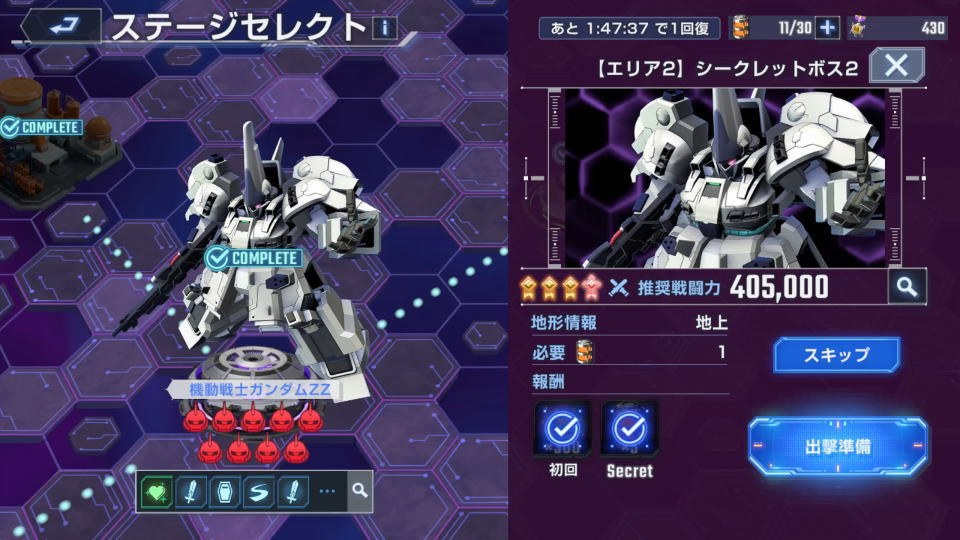
Task: Inspect details with the magnifier beside 405,000
Action: pyautogui.click(x=906, y=287)
